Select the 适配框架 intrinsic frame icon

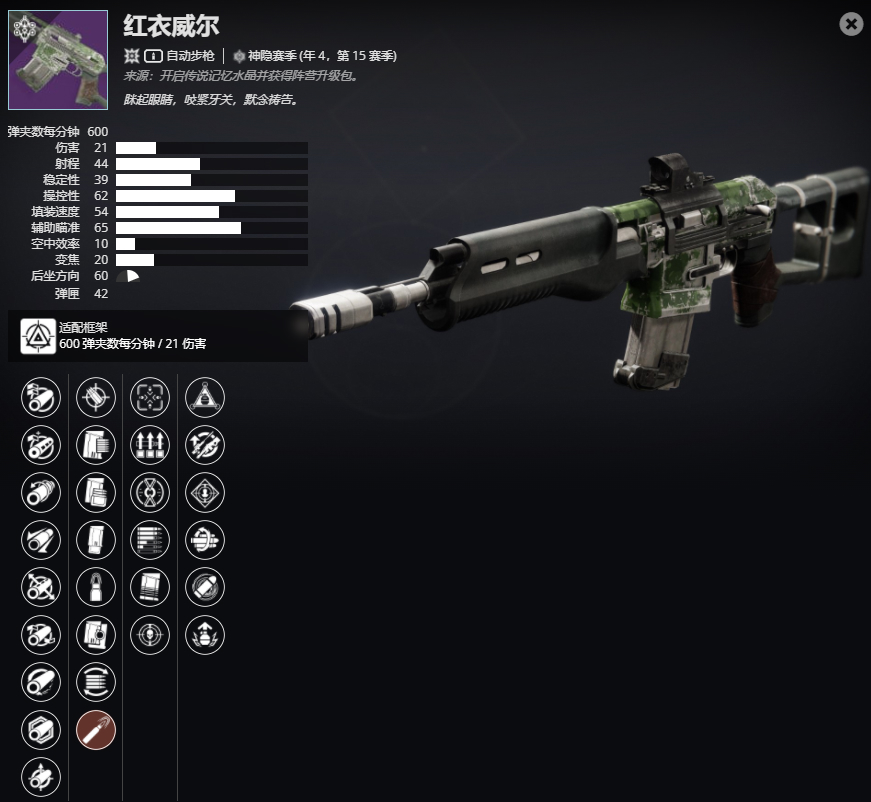coord(38,336)
